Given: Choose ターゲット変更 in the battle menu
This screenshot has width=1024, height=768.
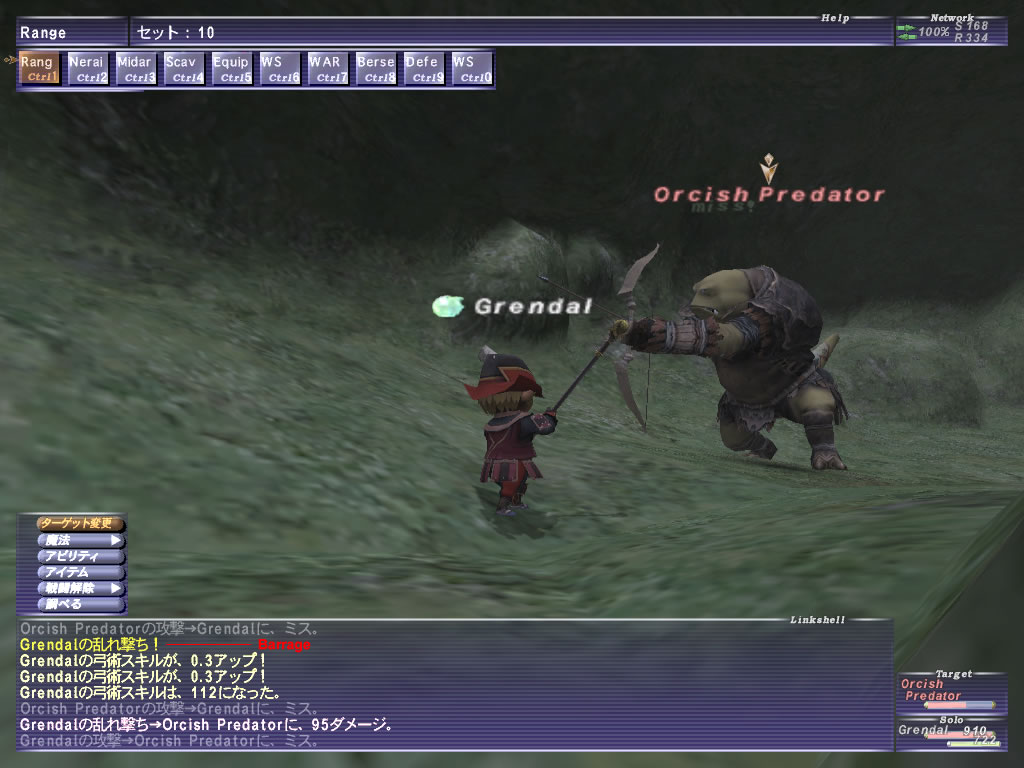Looking at the screenshot, I should pos(80,524).
